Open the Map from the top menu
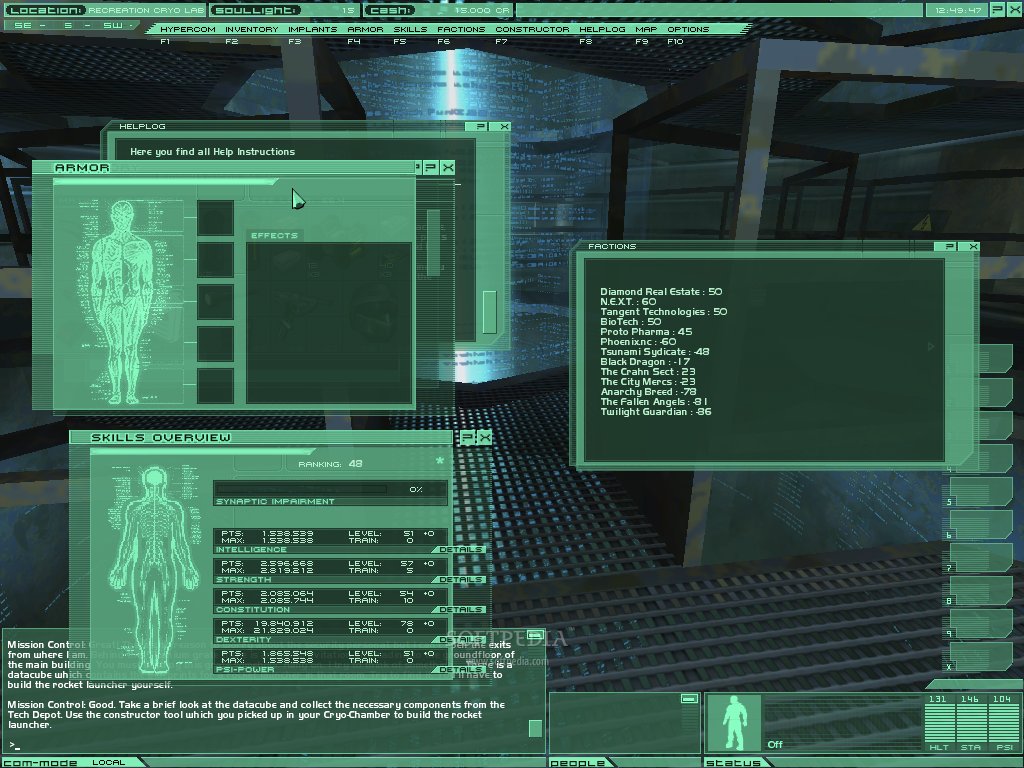 (x=646, y=29)
